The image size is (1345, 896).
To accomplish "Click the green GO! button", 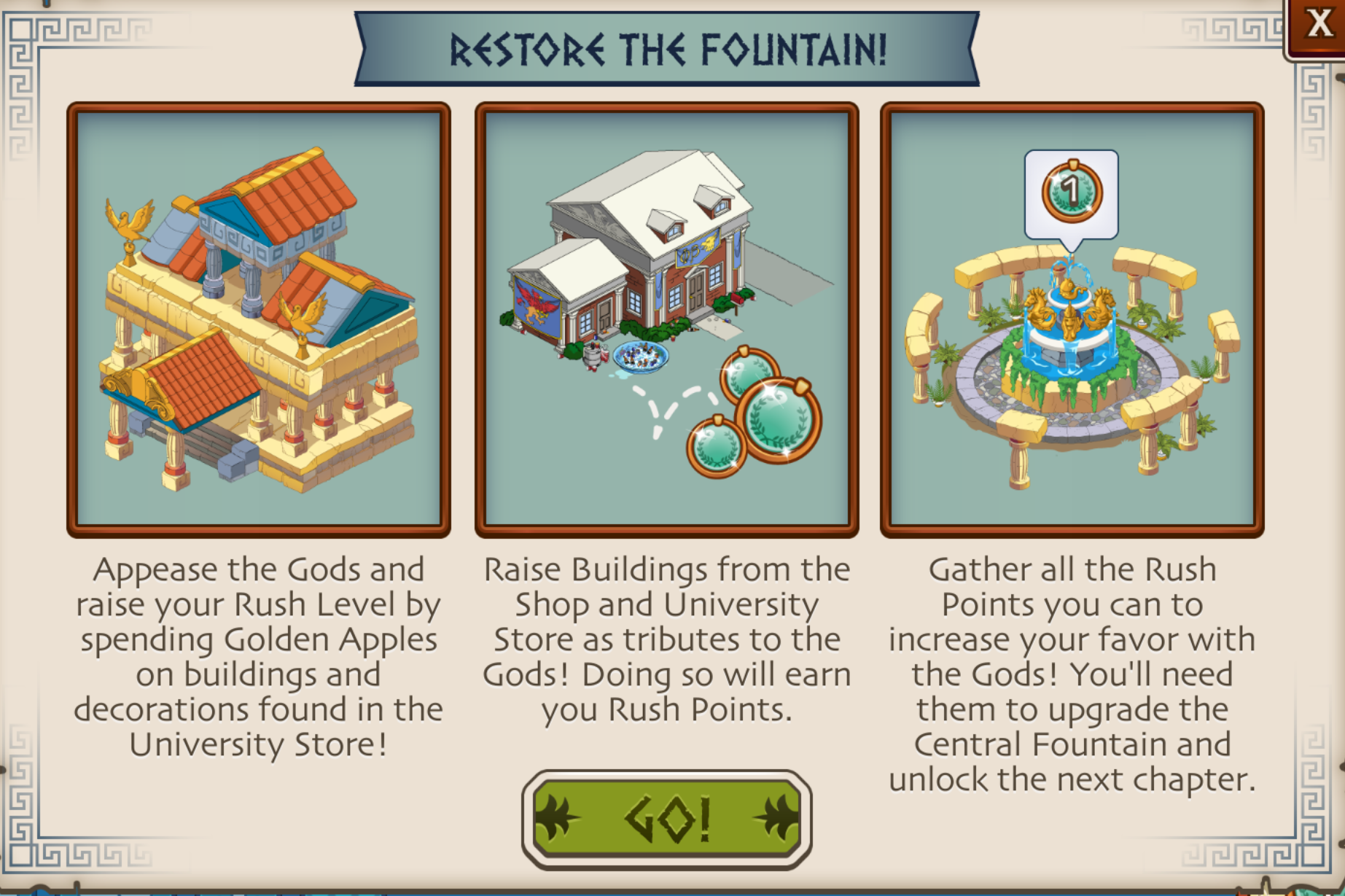I will point(666,819).
